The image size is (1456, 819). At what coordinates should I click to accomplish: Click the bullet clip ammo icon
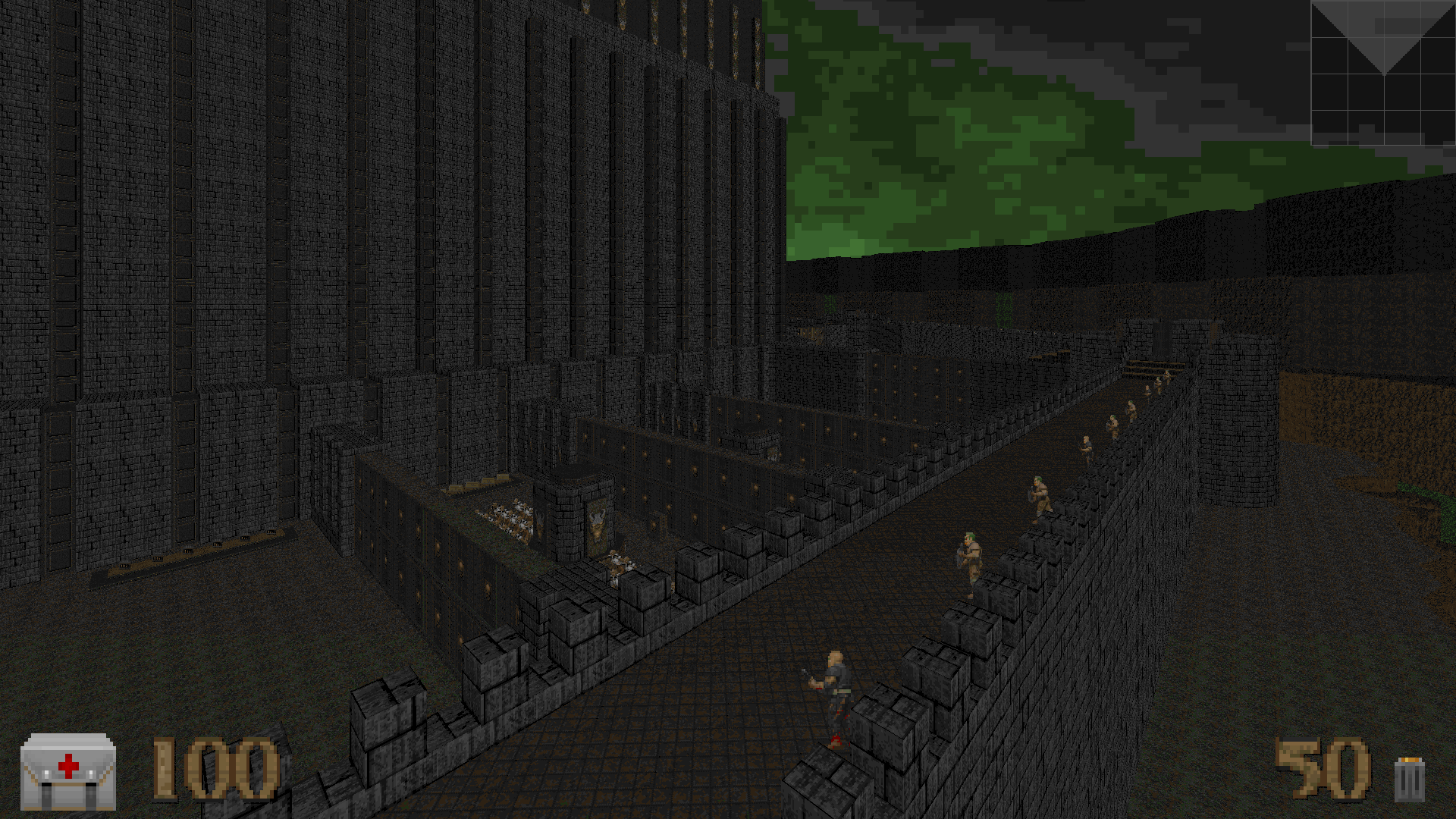[x=1409, y=780]
